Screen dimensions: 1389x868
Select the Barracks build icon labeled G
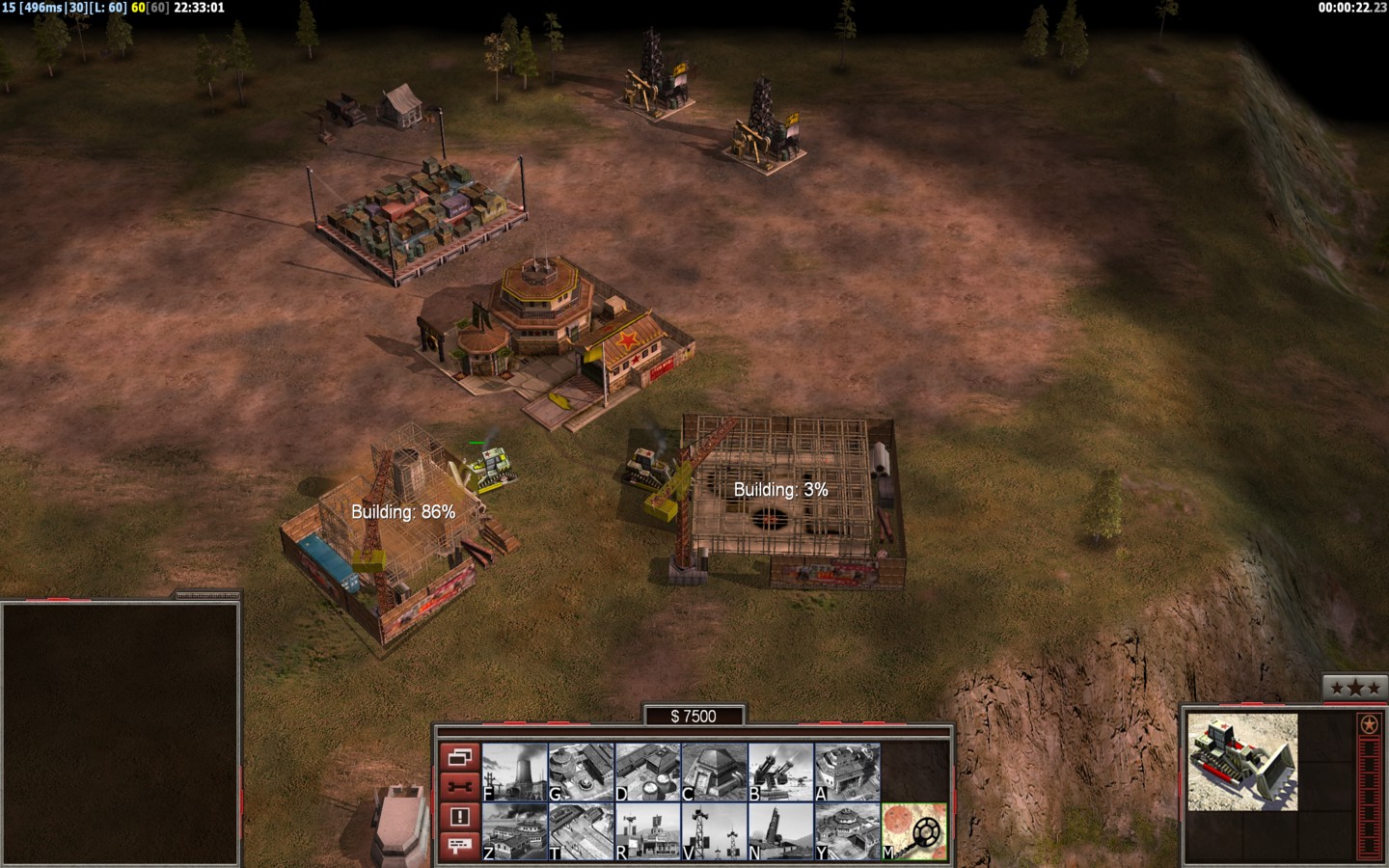pos(582,771)
